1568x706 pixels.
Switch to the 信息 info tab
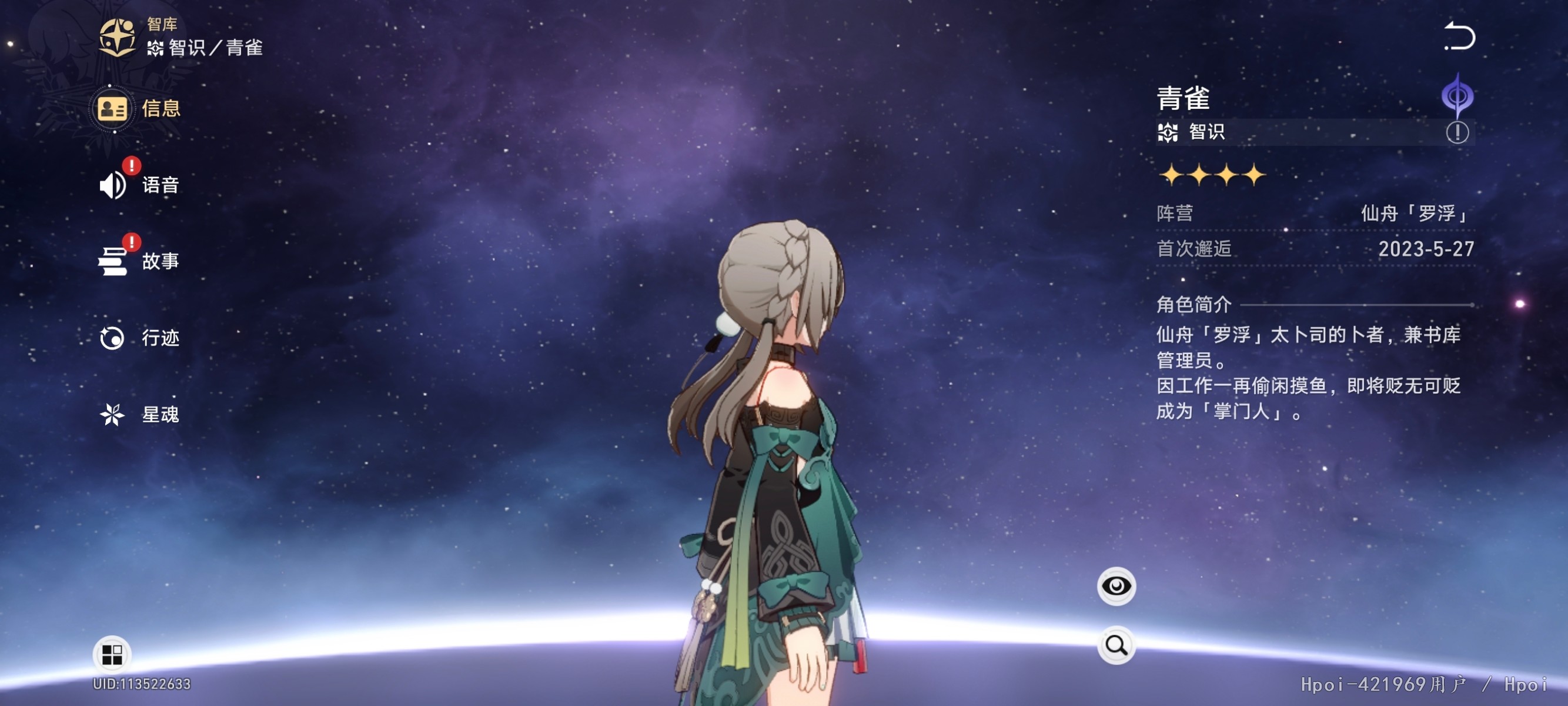[139, 109]
